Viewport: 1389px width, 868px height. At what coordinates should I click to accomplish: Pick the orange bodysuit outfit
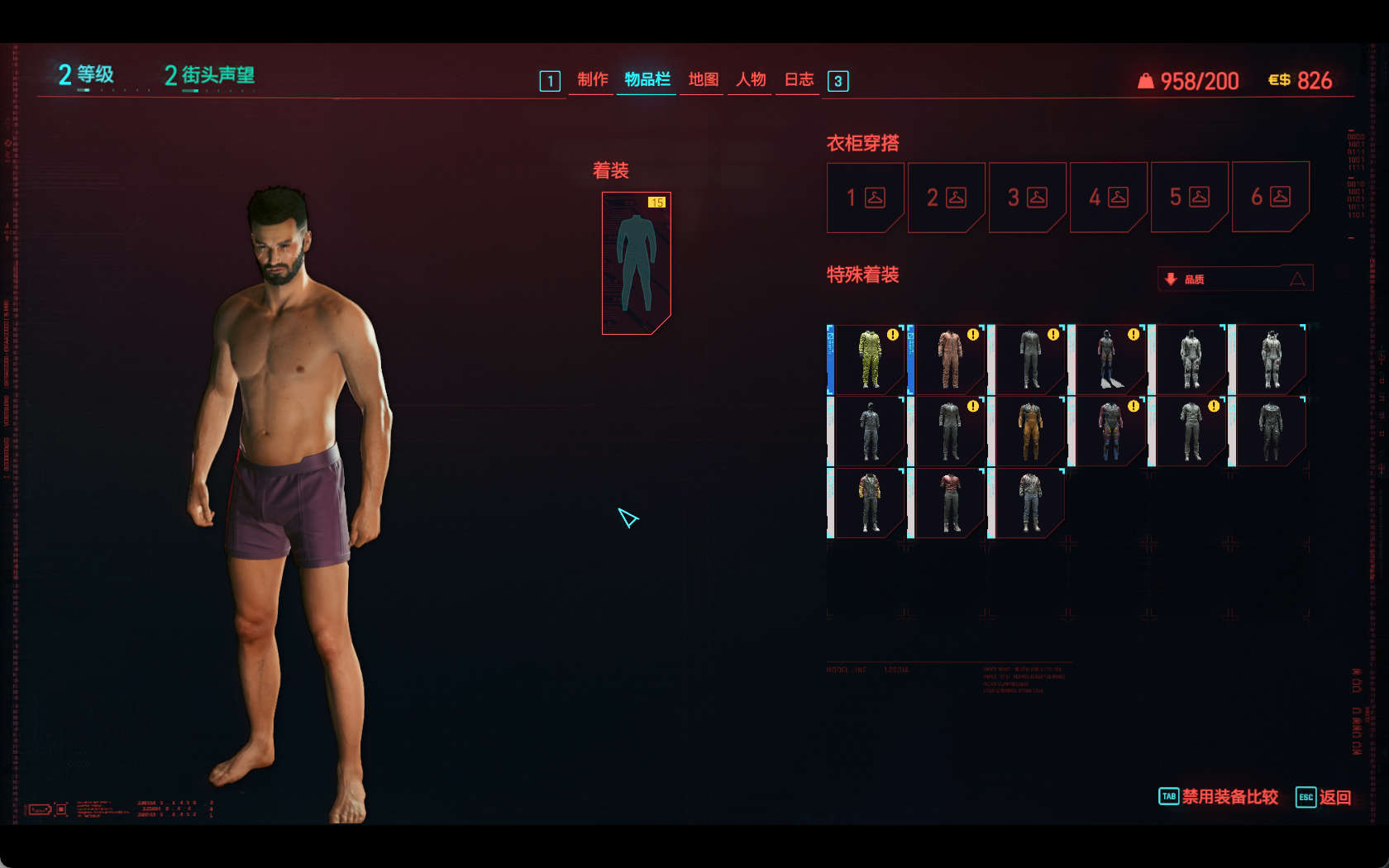(1029, 432)
